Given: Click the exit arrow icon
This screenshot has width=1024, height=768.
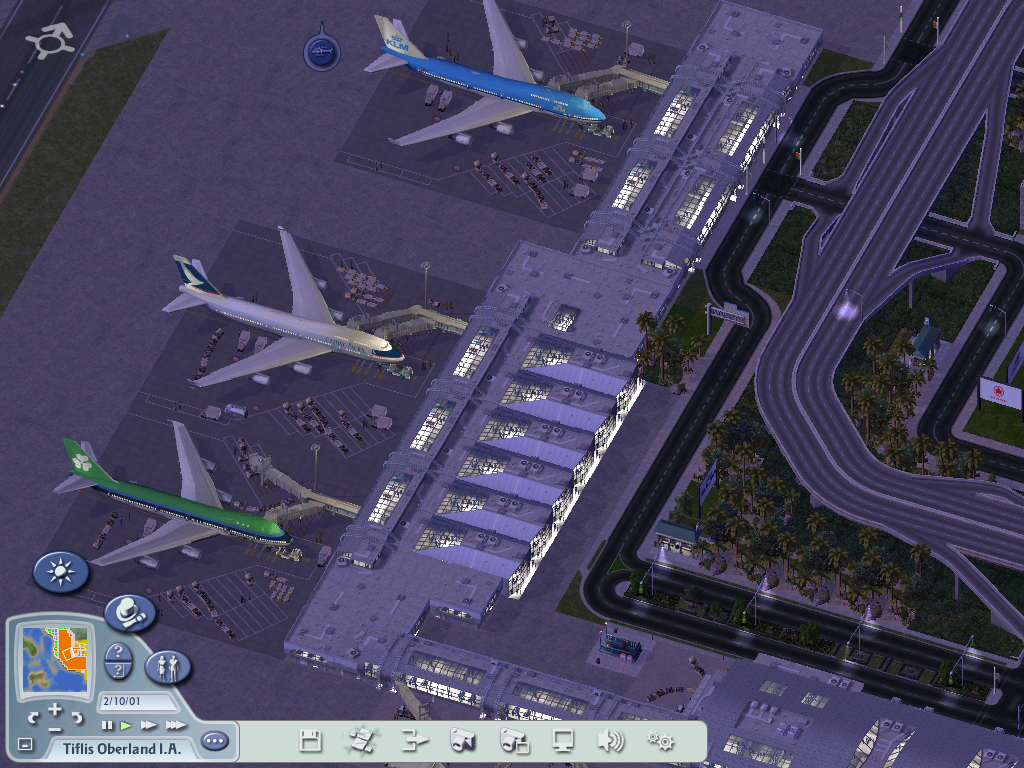Looking at the screenshot, I should (413, 741).
